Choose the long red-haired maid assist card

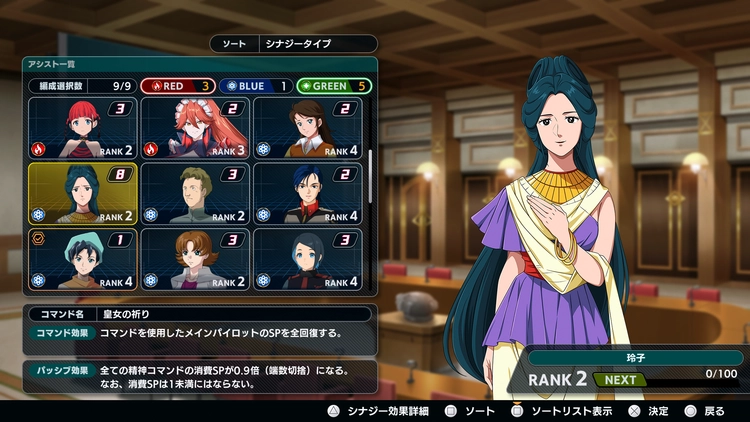(196, 128)
